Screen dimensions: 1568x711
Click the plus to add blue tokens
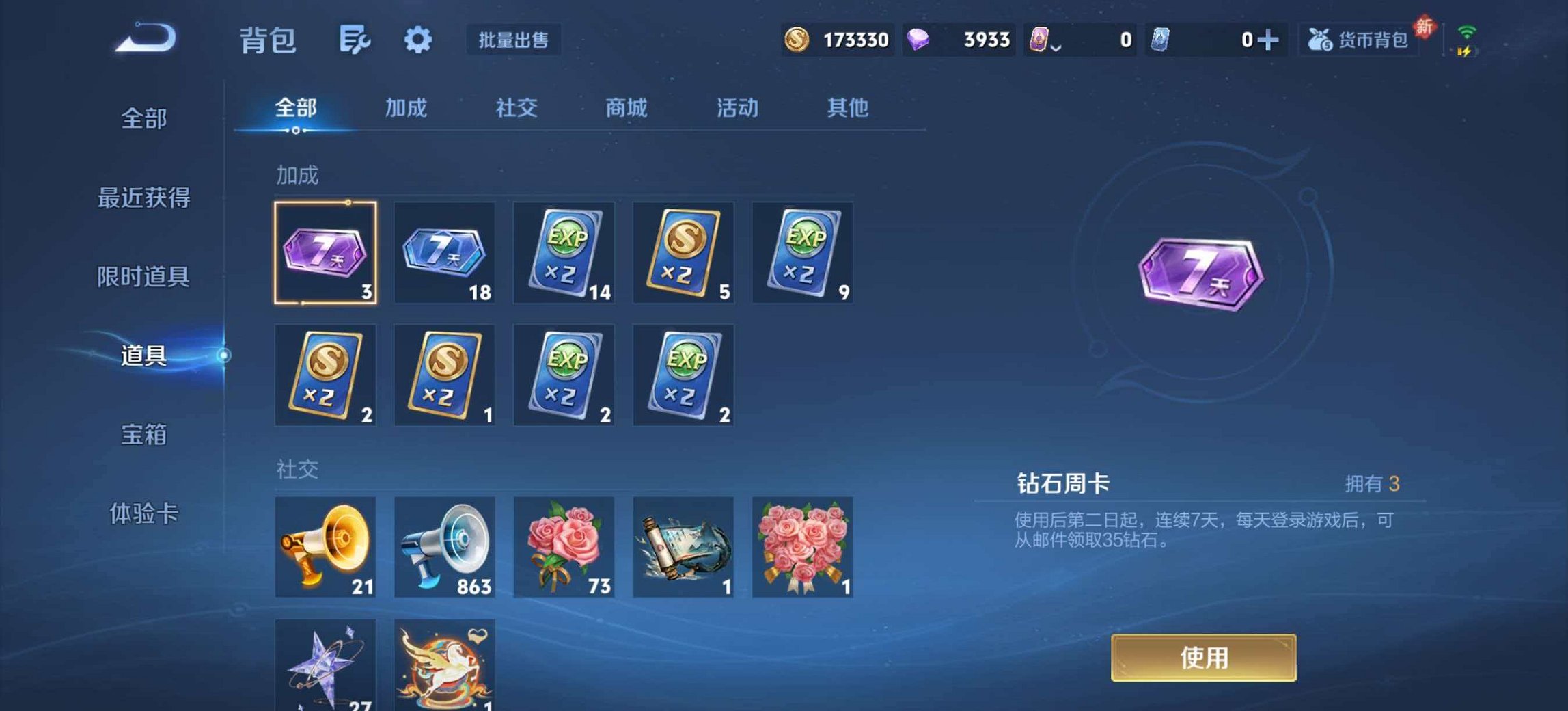(1272, 40)
